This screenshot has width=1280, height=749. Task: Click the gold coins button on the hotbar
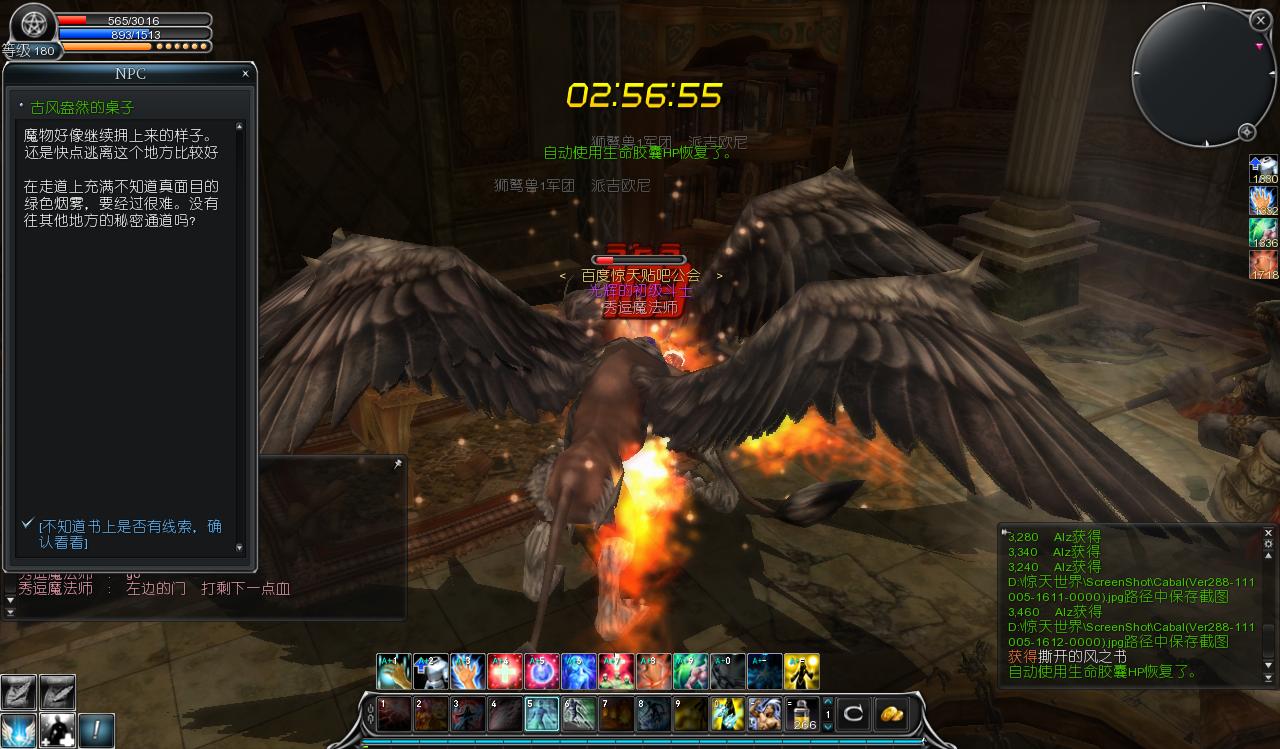pyautogui.click(x=891, y=714)
